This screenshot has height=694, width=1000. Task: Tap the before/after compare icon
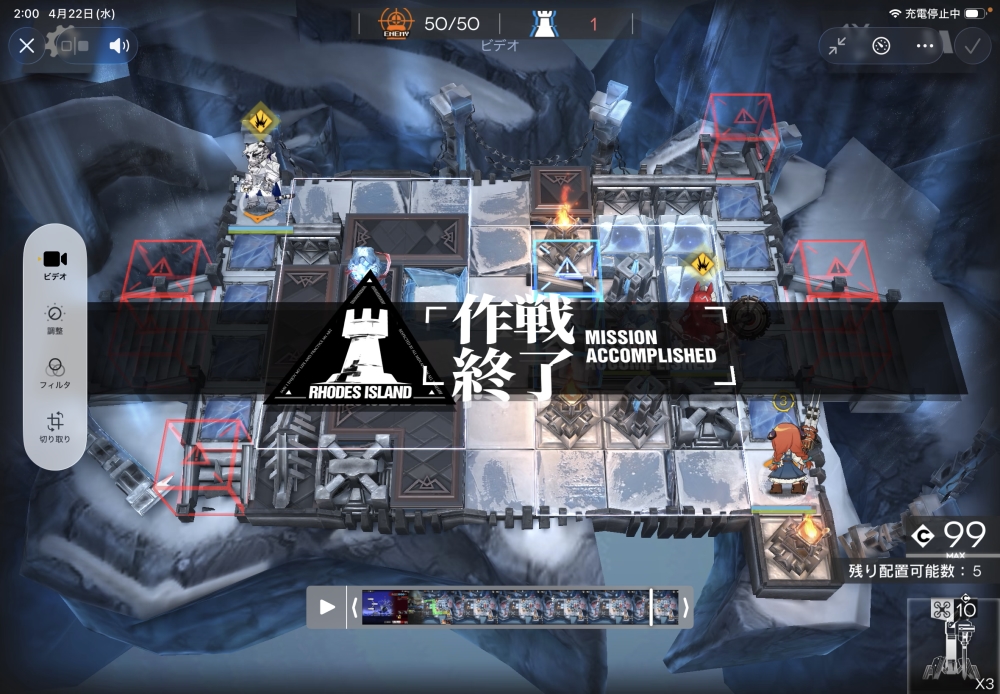click(75, 45)
